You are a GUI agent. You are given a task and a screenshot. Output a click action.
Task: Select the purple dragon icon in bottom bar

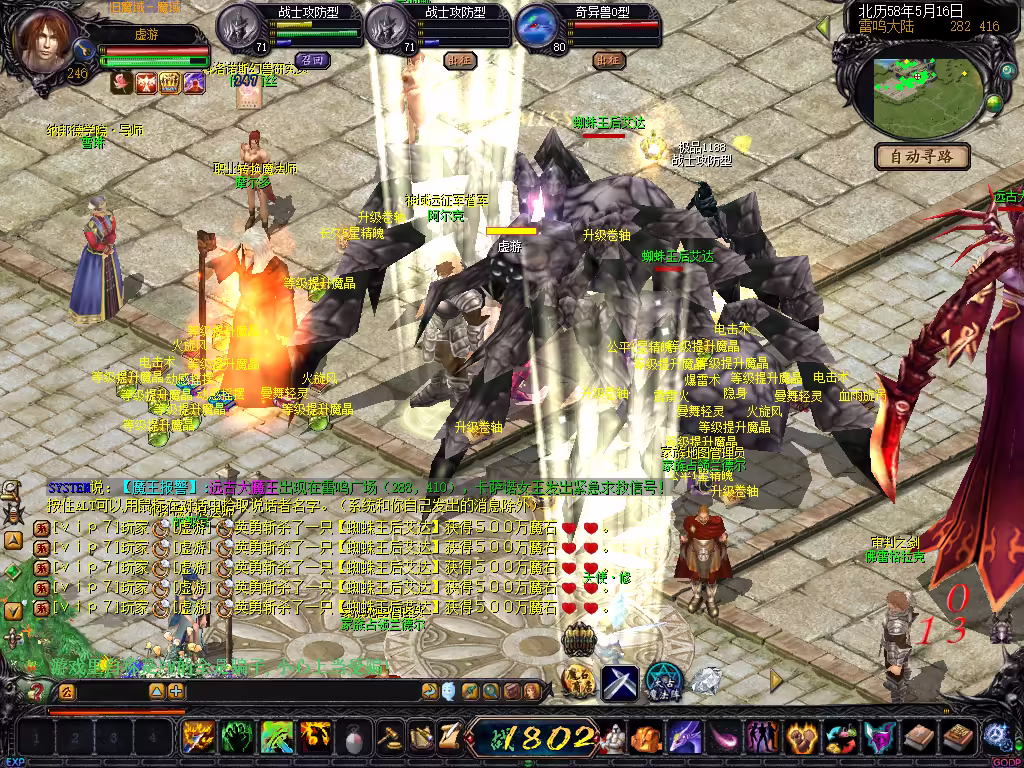685,738
